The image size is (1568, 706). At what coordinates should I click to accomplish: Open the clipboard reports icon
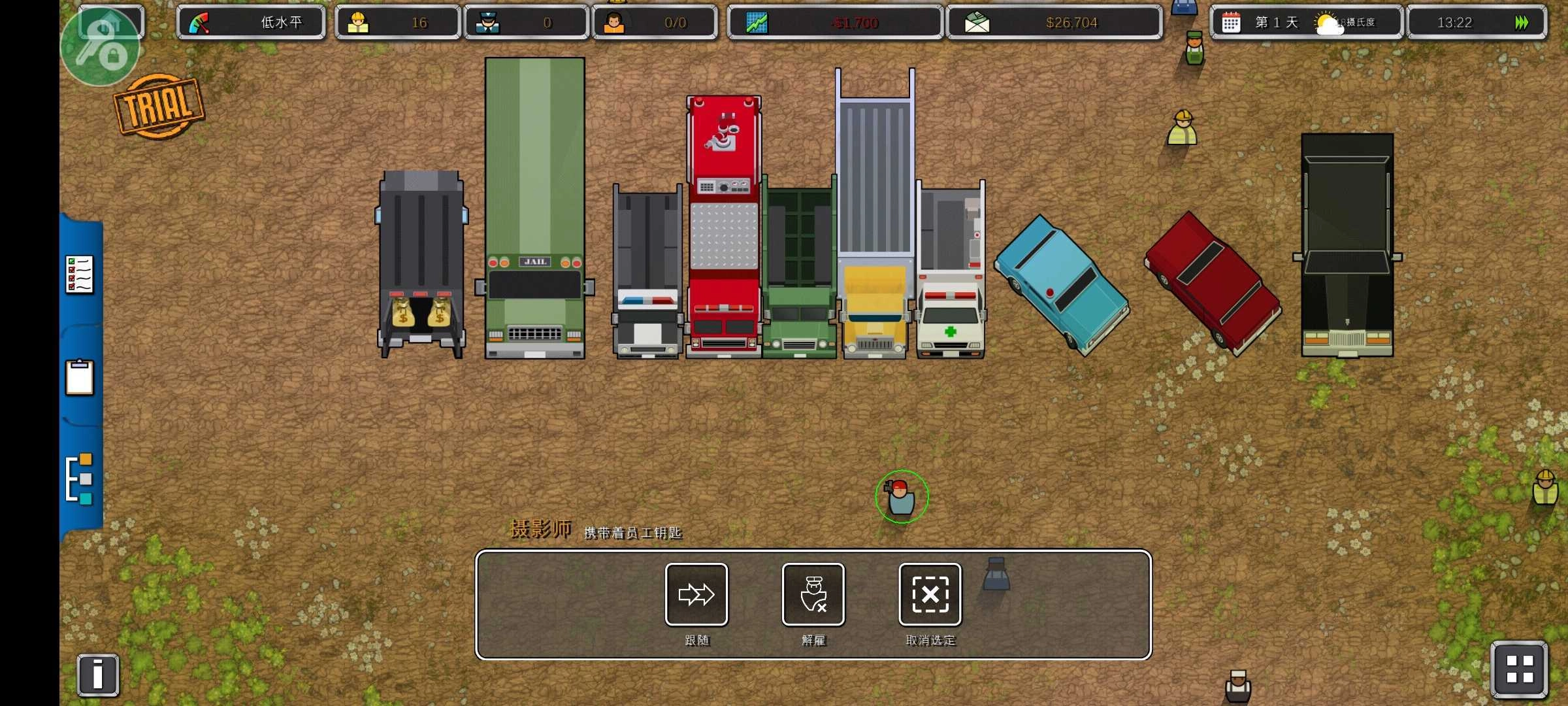[80, 377]
